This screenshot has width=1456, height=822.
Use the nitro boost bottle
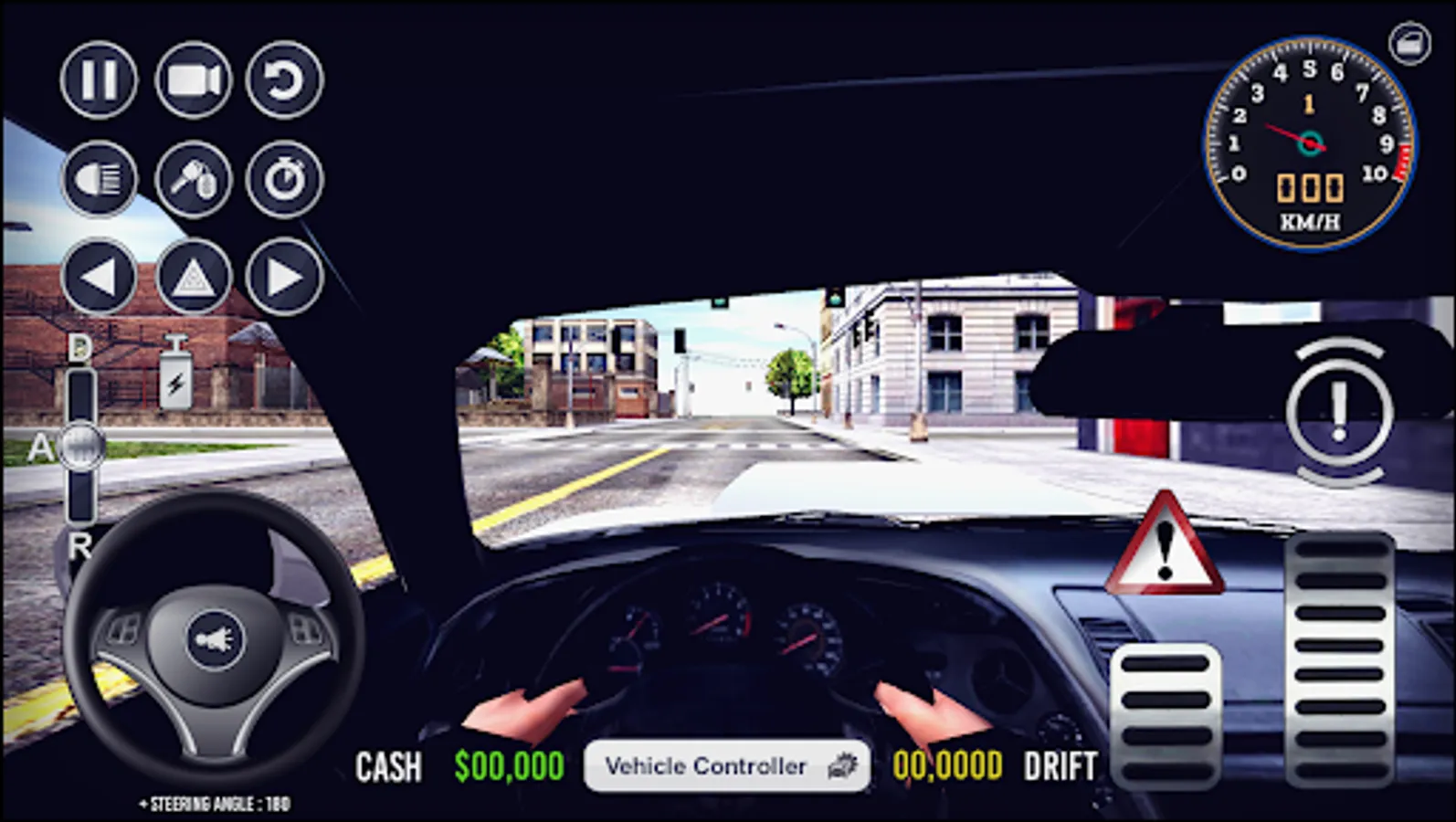175,374
